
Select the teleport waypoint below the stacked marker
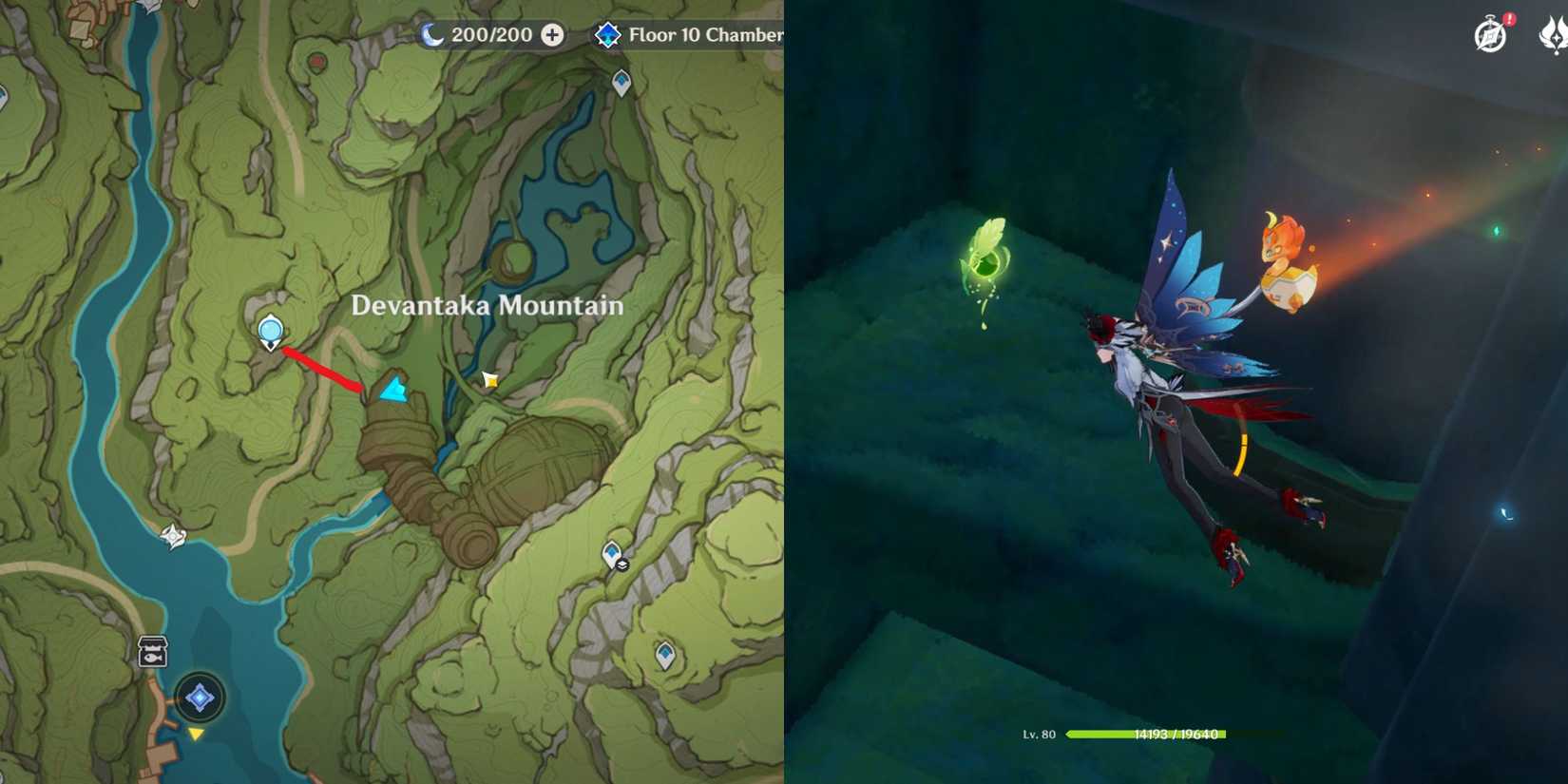[x=664, y=654]
